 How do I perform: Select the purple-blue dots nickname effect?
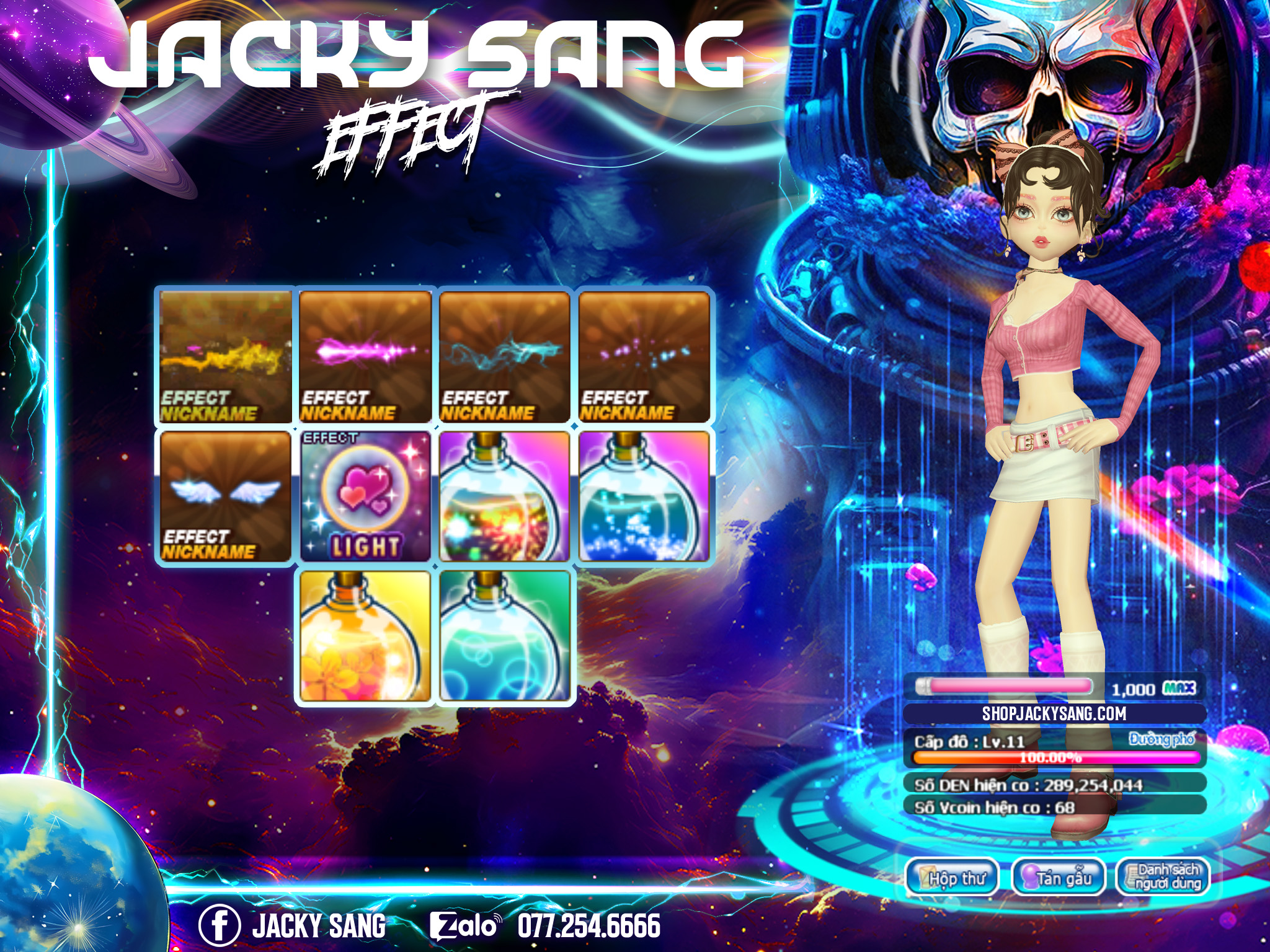[644, 356]
